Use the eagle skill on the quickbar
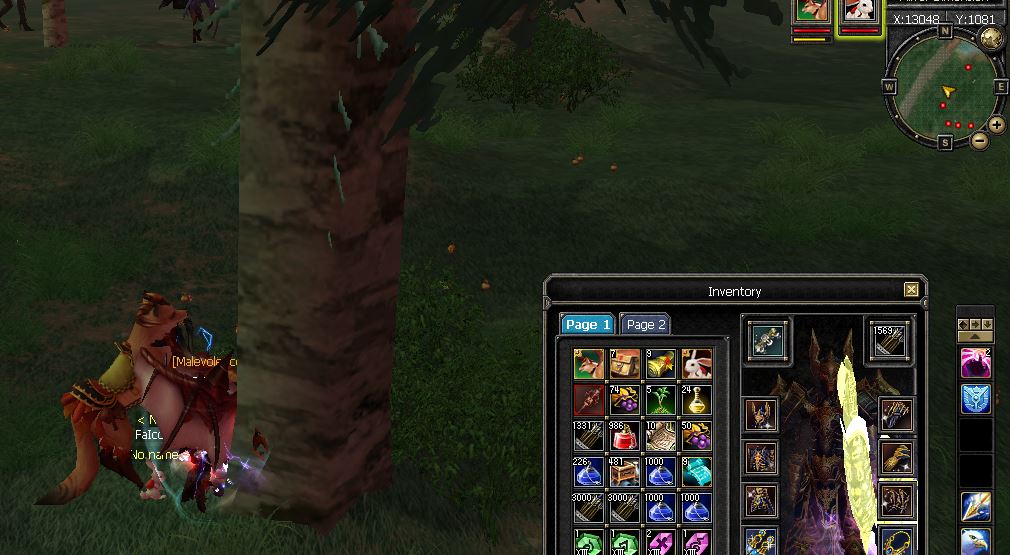Viewport: 1010px width, 555px height. coord(976,543)
